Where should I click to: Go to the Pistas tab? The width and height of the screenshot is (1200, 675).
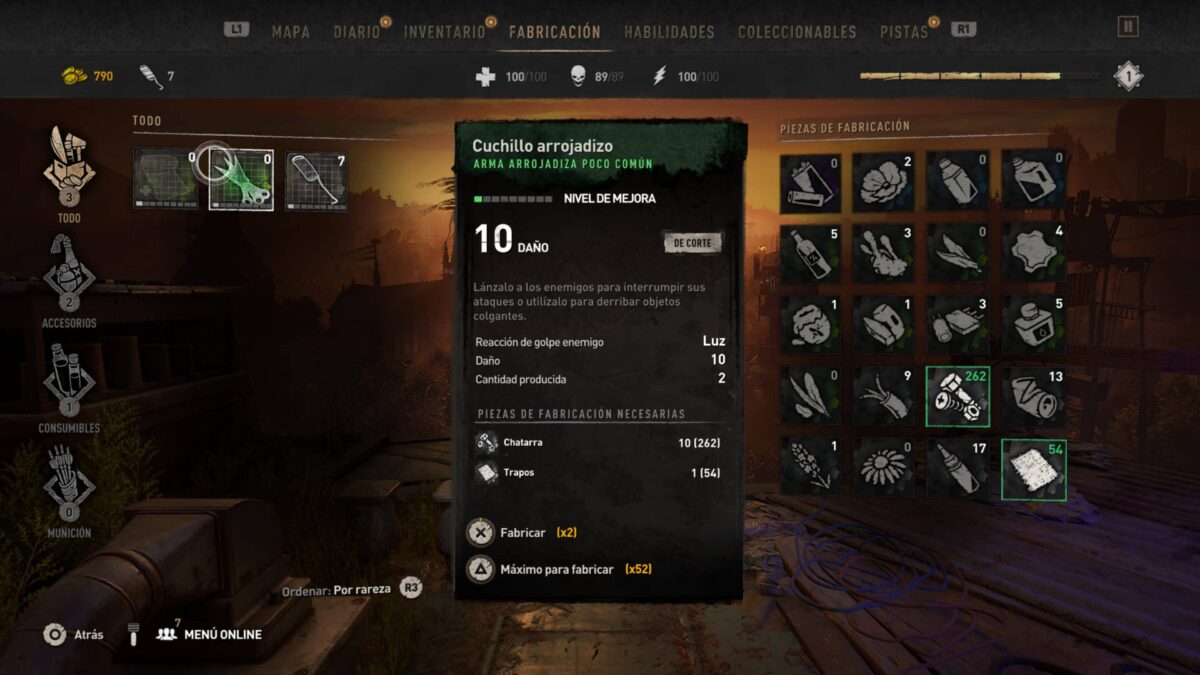coord(903,32)
